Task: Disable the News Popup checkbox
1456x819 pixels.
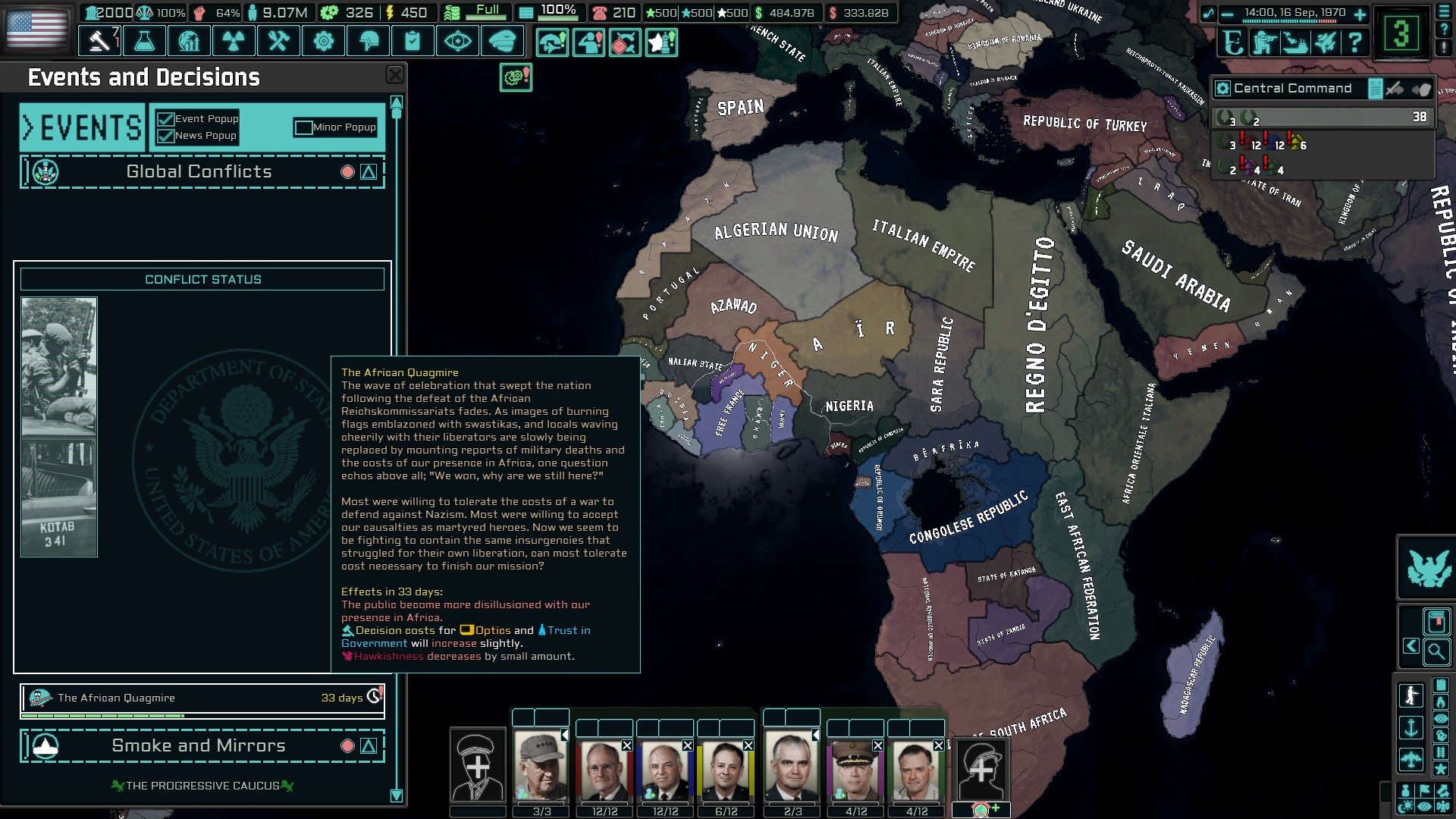Action: point(165,136)
